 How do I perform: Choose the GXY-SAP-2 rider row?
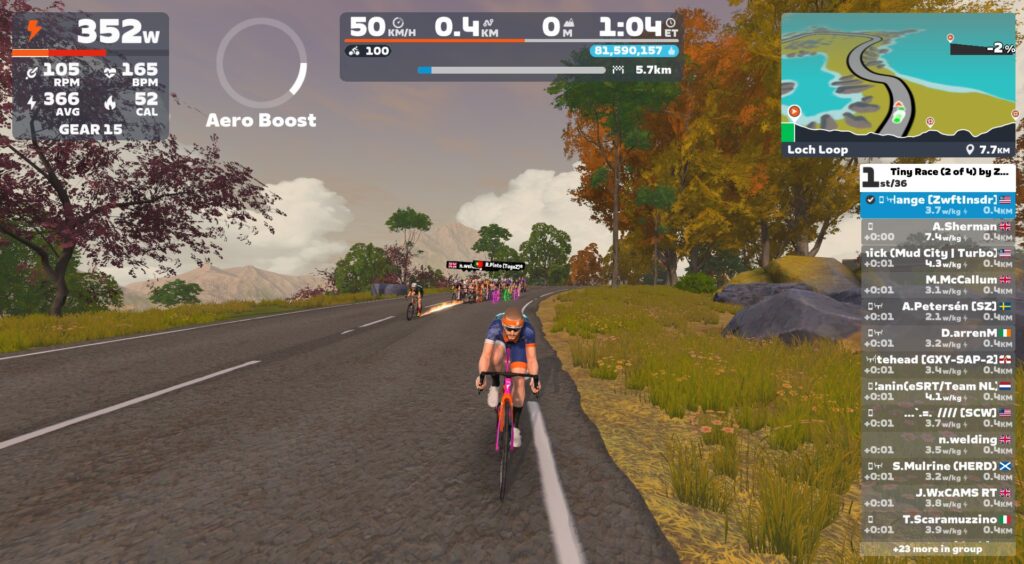click(938, 364)
